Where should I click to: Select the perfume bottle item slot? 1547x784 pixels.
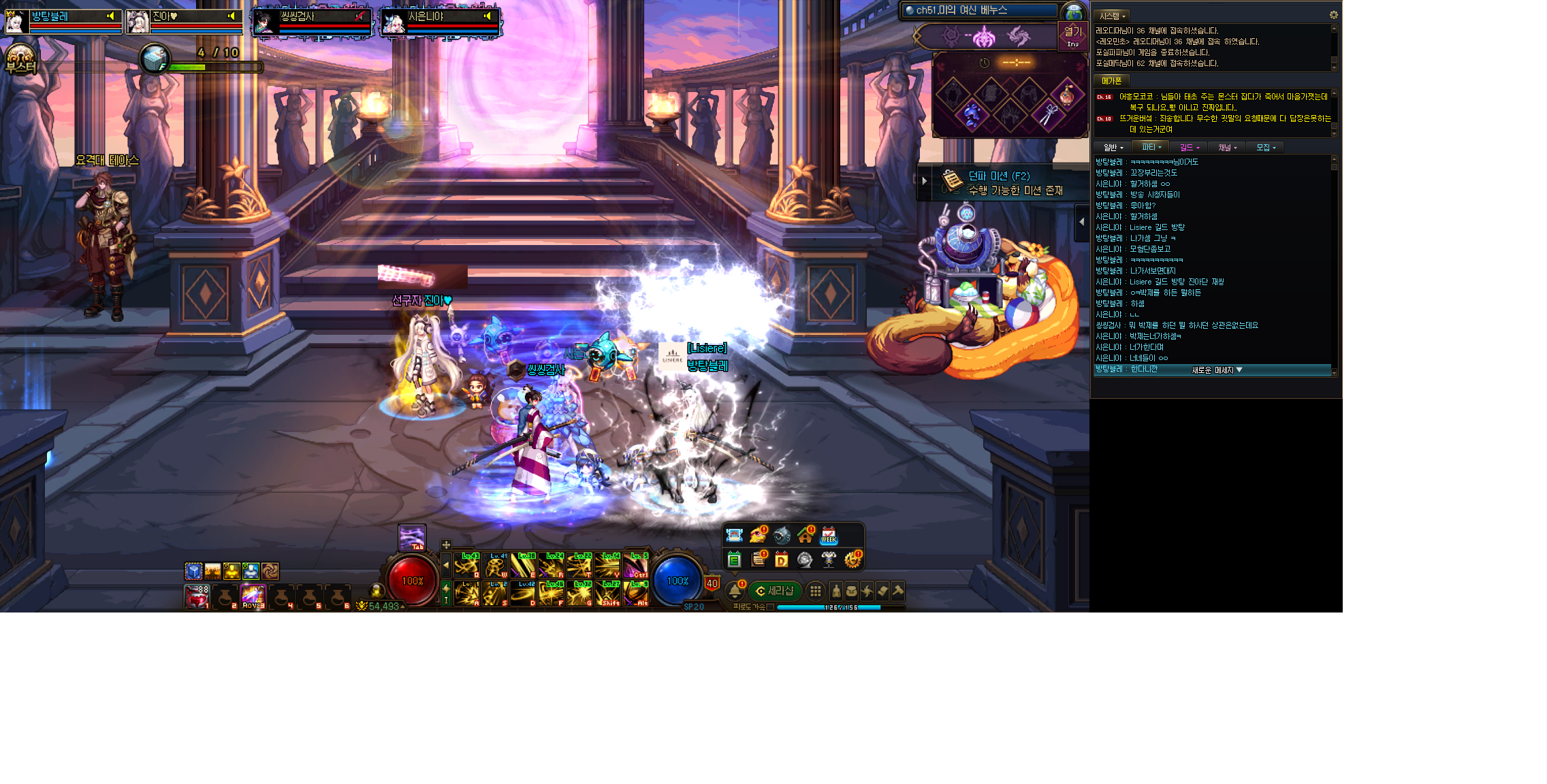click(x=1066, y=95)
